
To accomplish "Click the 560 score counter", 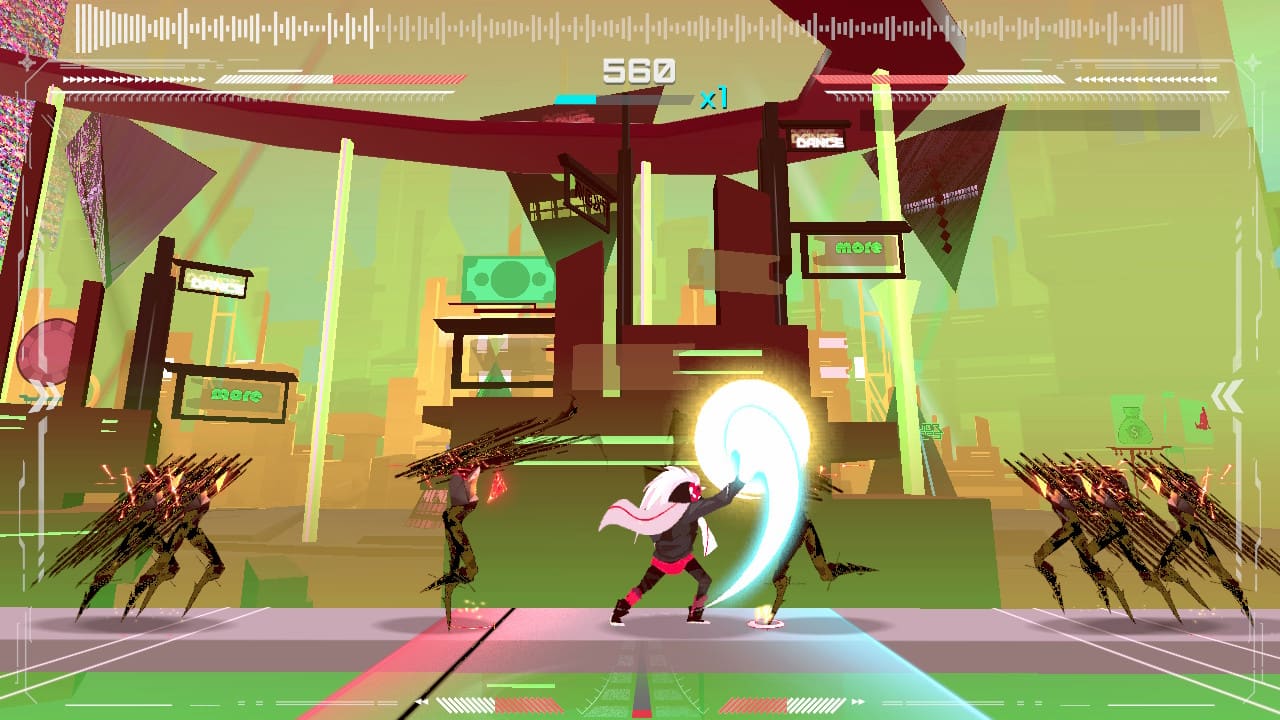I will coord(640,68).
